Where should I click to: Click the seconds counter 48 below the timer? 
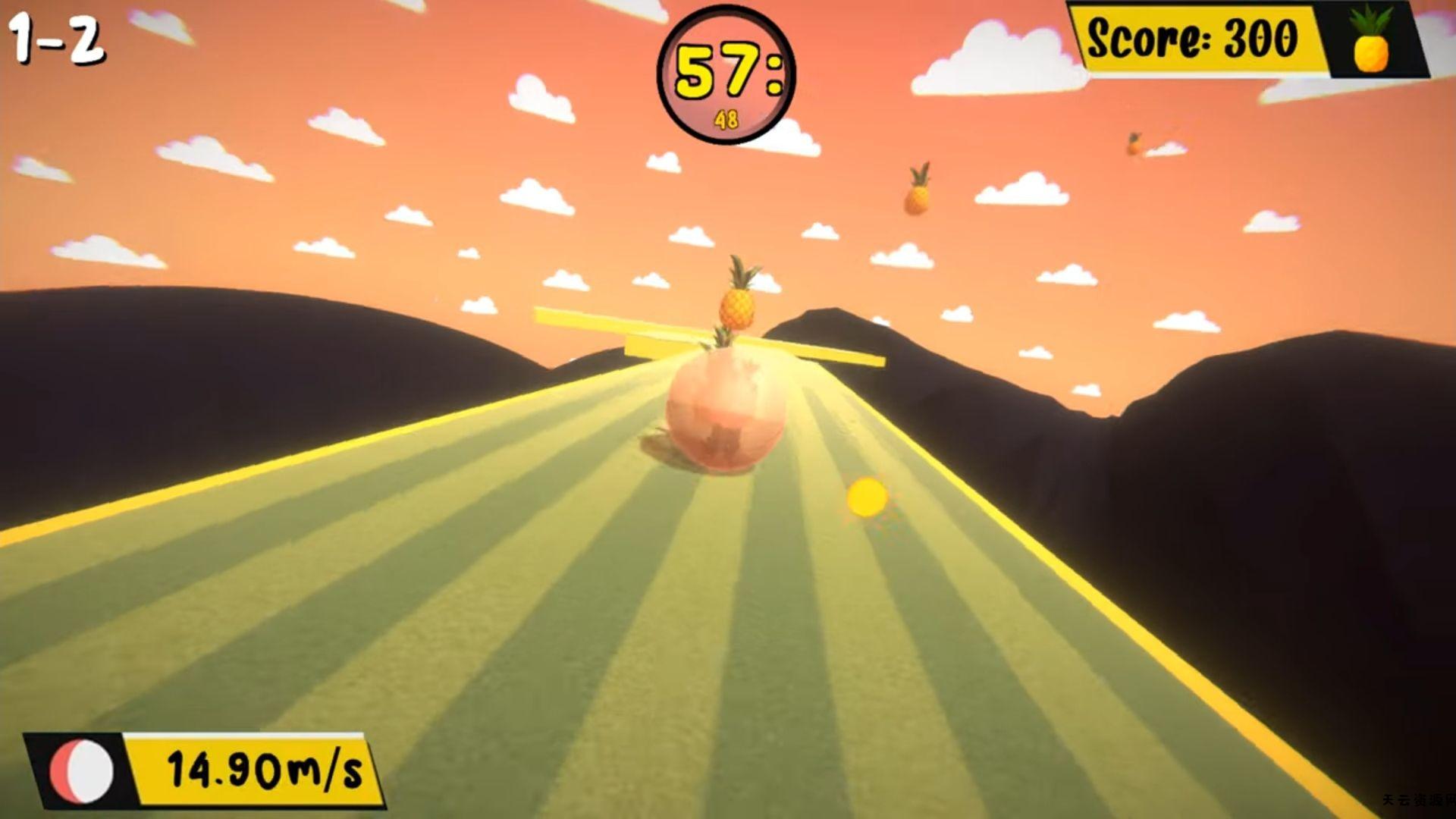(726, 118)
